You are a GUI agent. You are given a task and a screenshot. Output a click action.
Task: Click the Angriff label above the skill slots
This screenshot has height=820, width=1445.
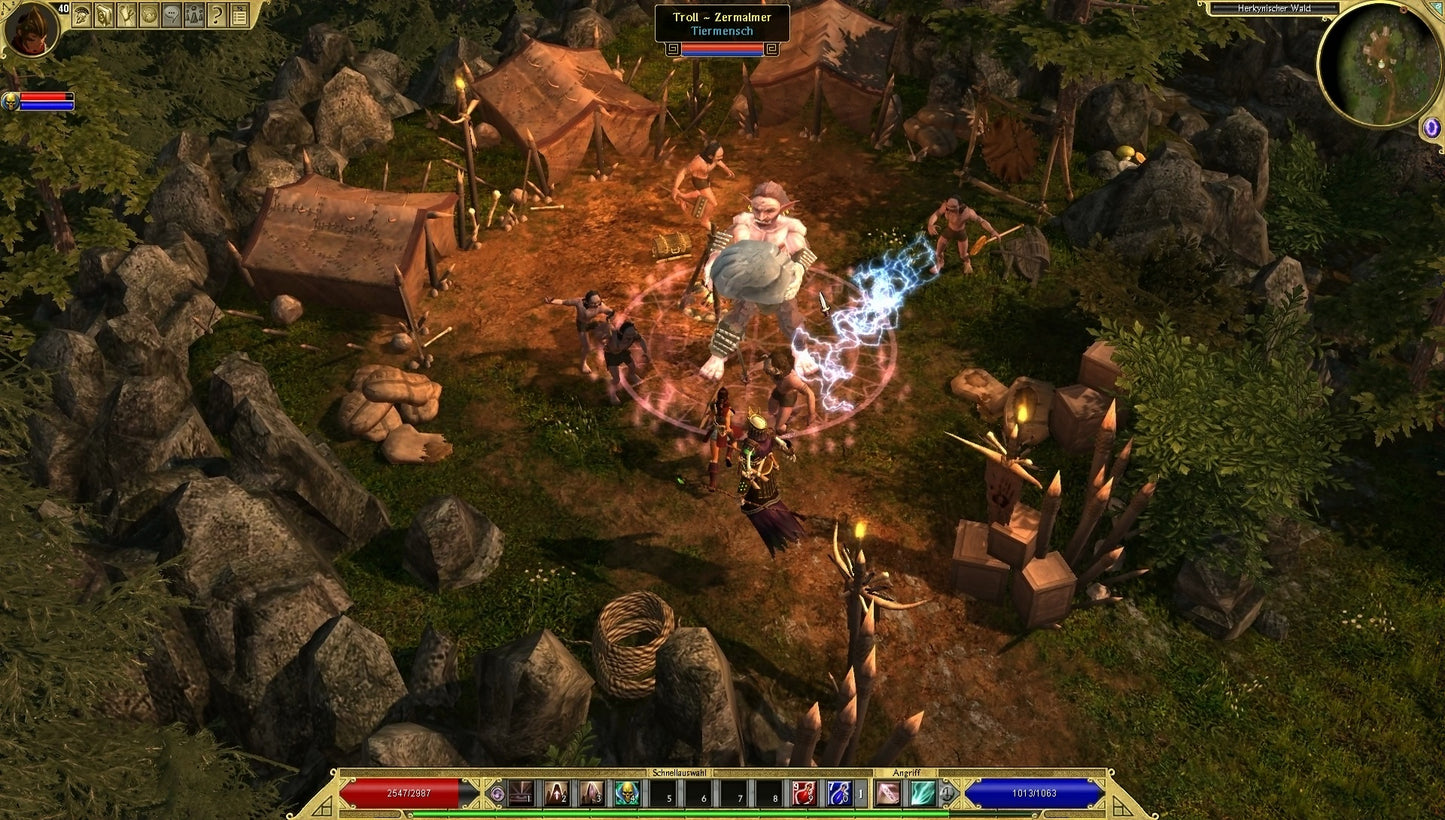click(x=907, y=774)
